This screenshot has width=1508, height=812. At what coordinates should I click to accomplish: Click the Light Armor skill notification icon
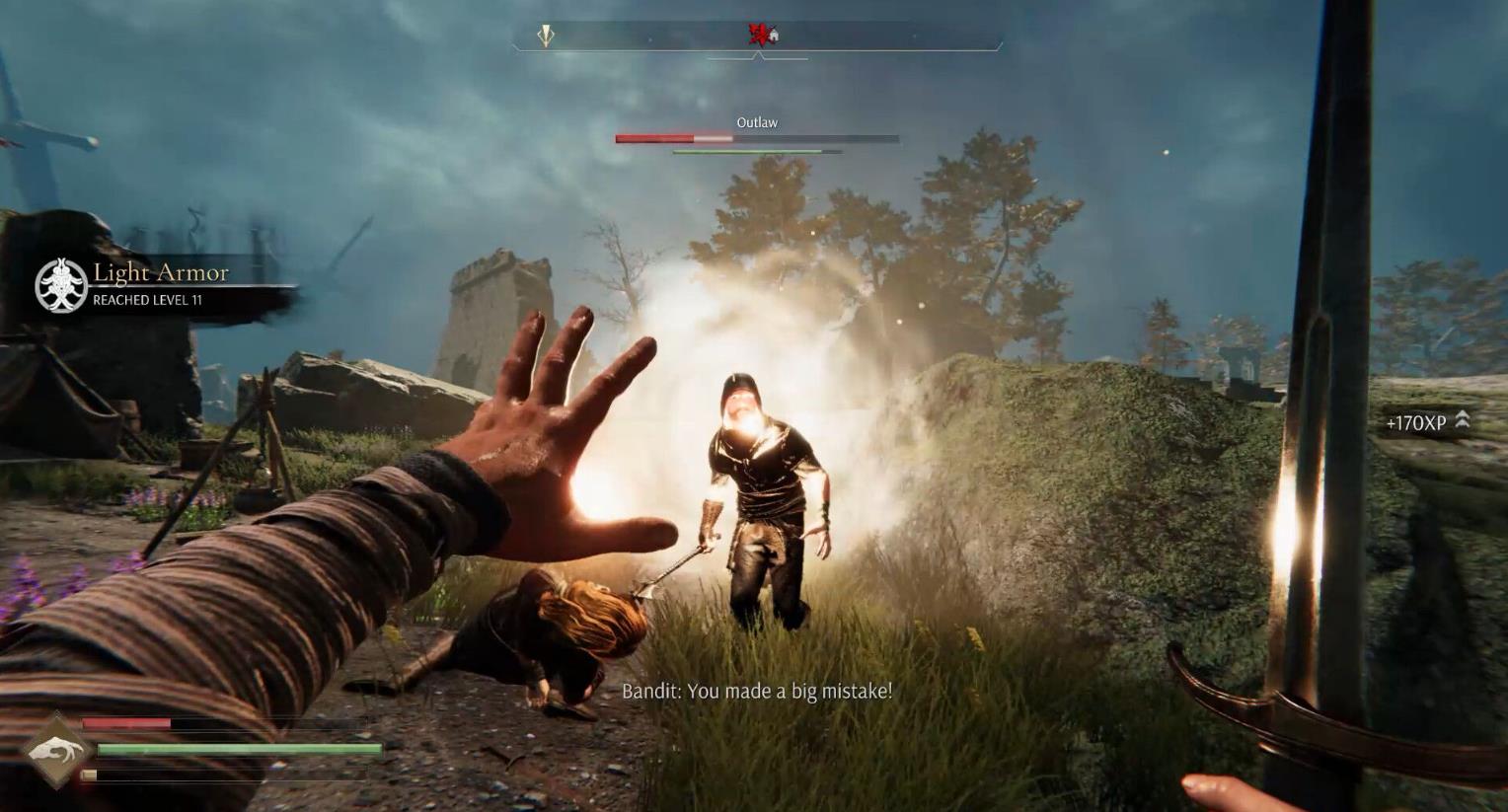[x=61, y=285]
